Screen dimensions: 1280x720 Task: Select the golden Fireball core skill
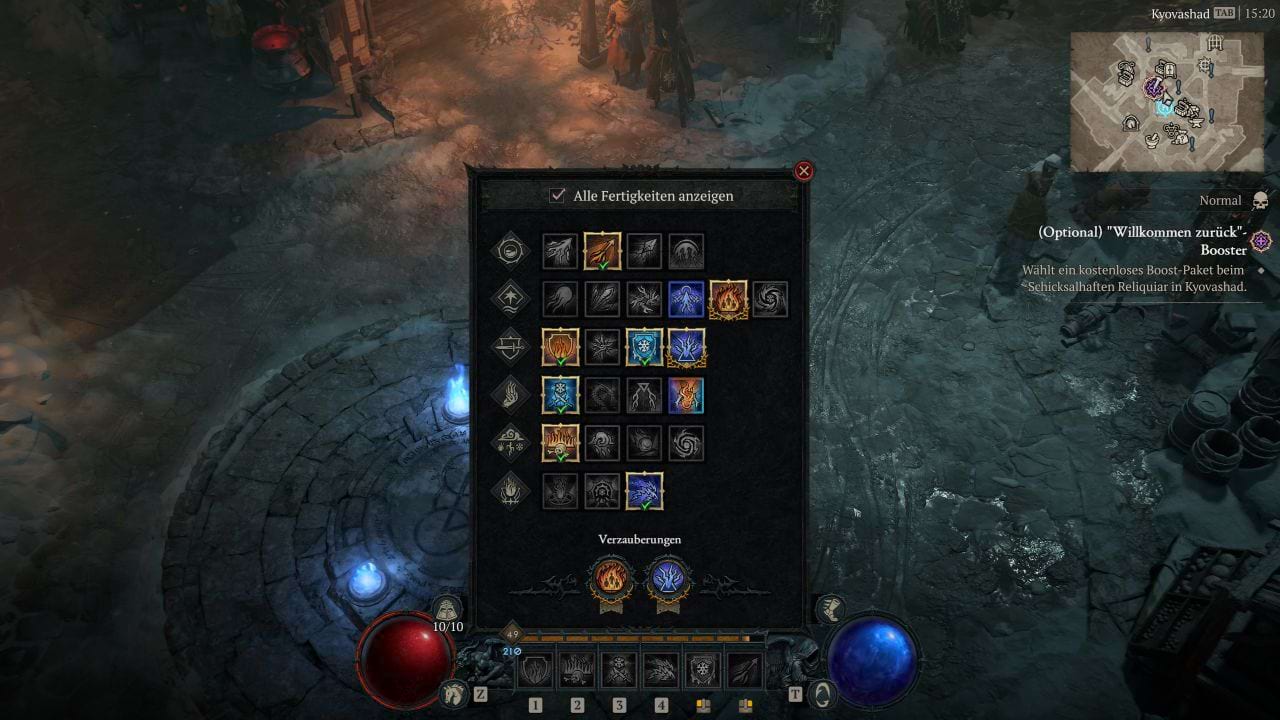tap(728, 299)
